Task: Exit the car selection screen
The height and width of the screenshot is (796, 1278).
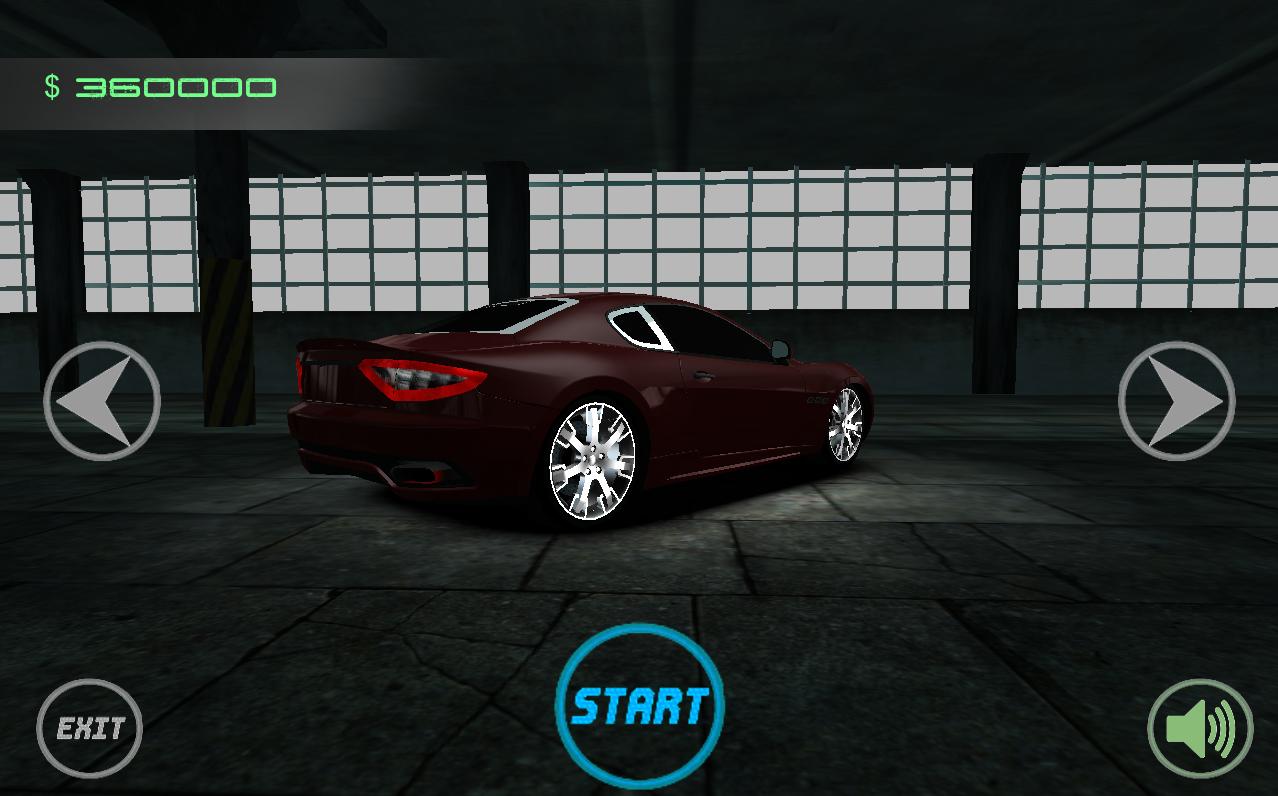Action: coord(90,728)
